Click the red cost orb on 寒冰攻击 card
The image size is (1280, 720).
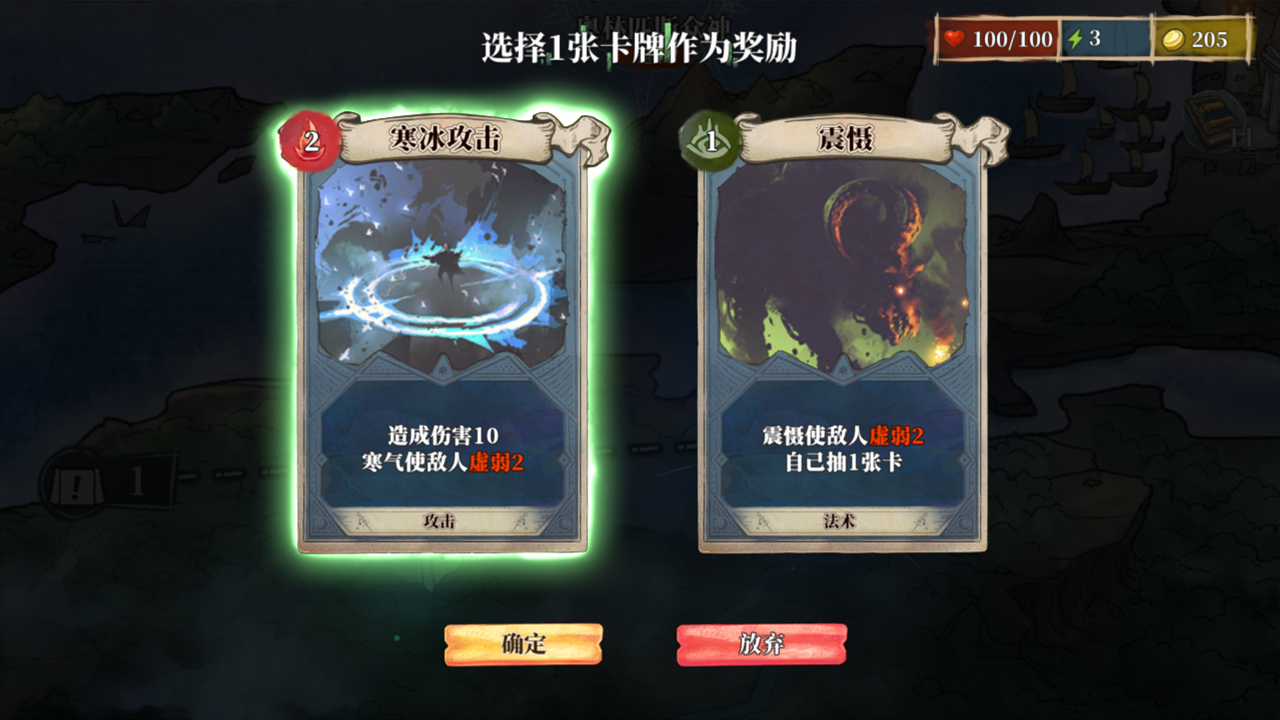pos(310,142)
